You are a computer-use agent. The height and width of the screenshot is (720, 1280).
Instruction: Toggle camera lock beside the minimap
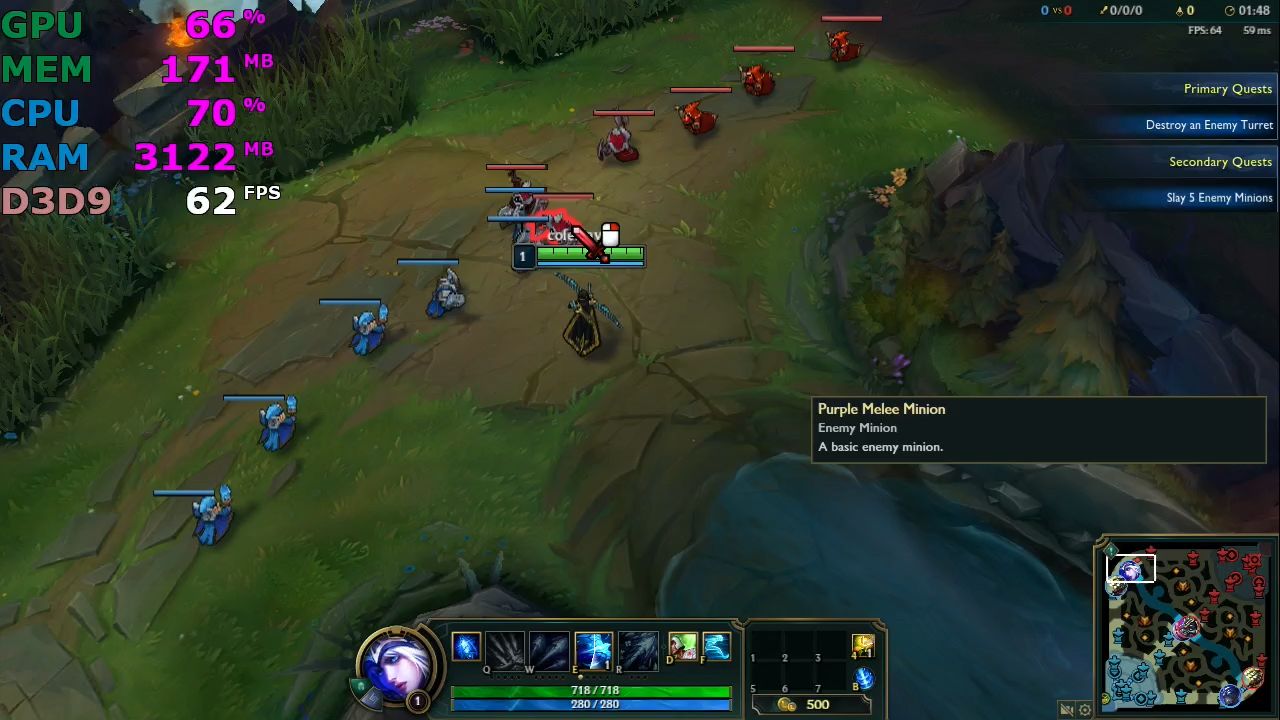[1066, 709]
